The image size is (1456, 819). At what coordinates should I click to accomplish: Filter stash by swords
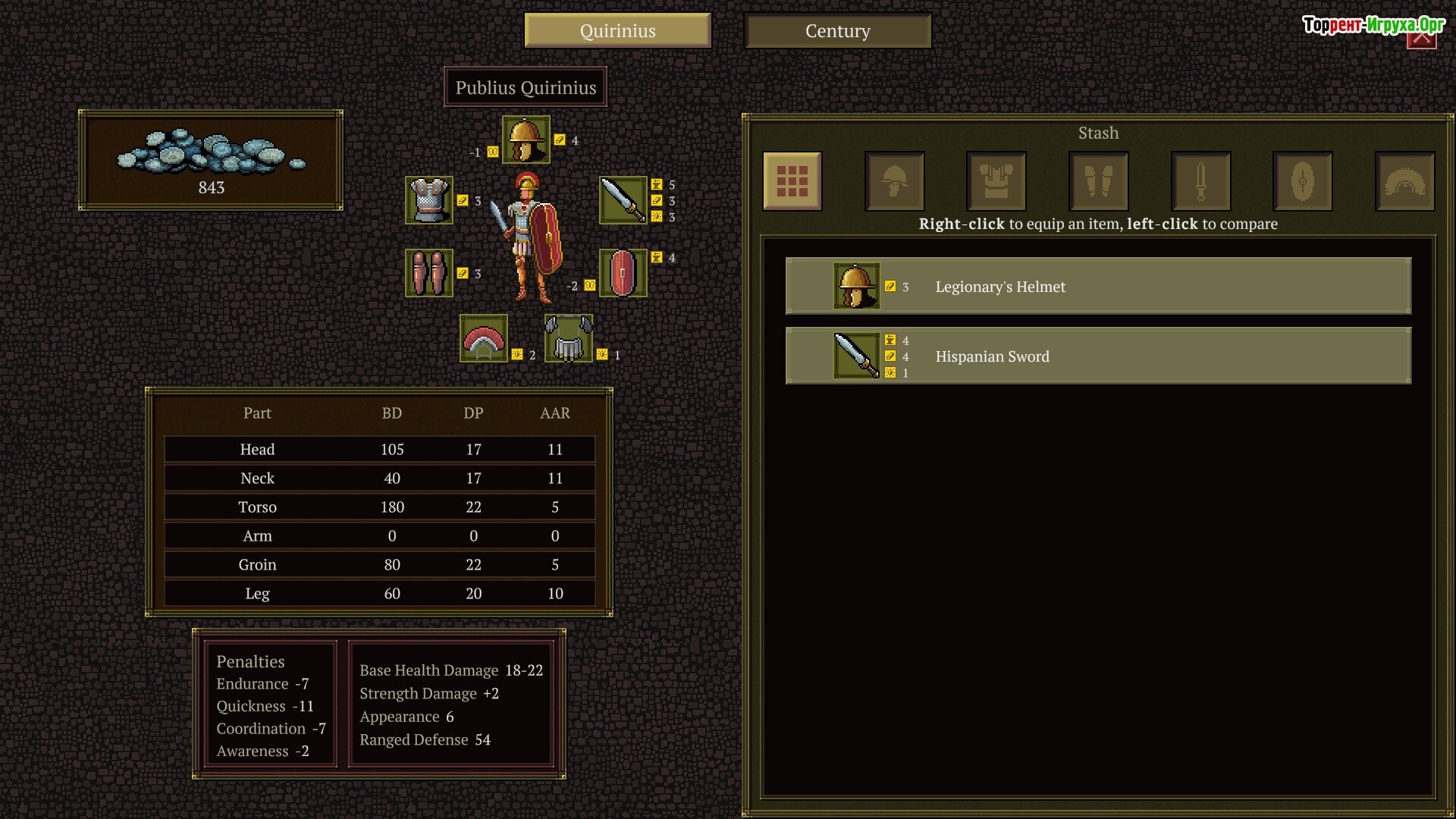1200,181
